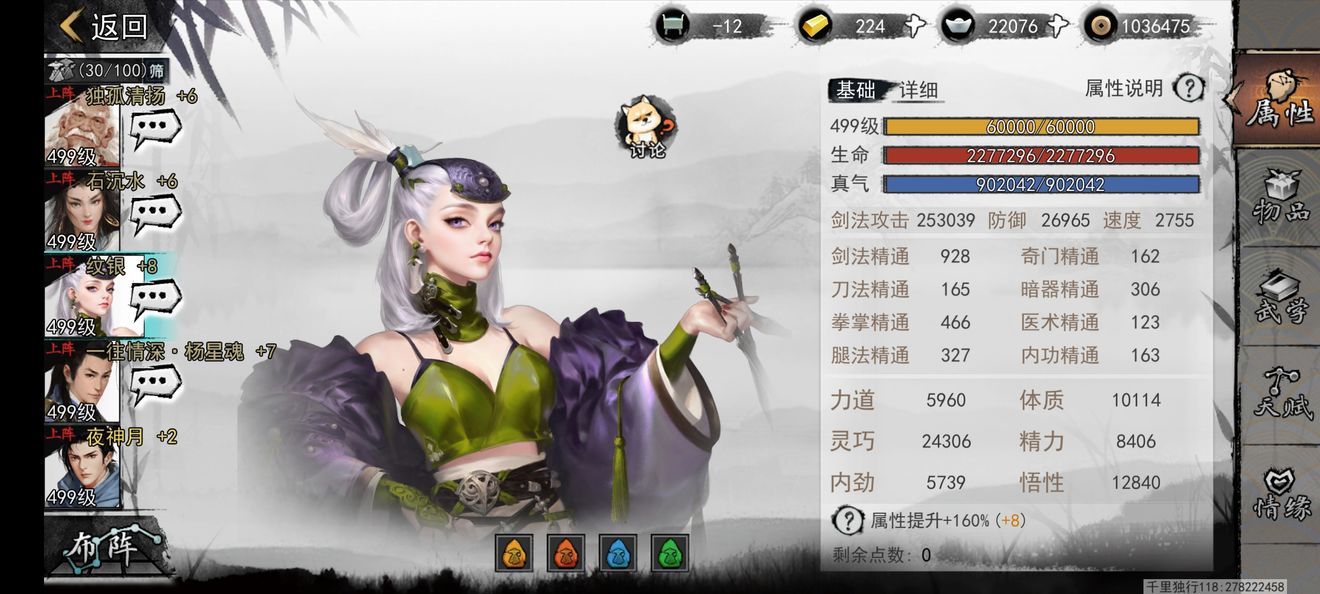This screenshot has height=594, width=1320.
Task: Open the 属性提升 bonus question mark
Action: click(848, 520)
